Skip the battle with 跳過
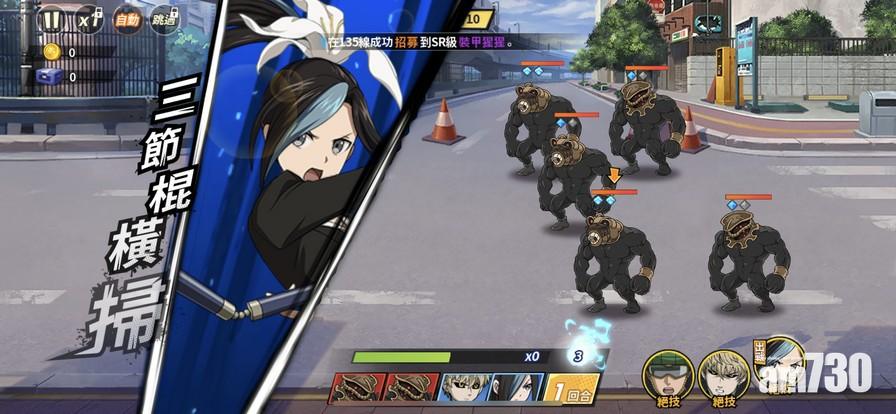 [x=163, y=20]
